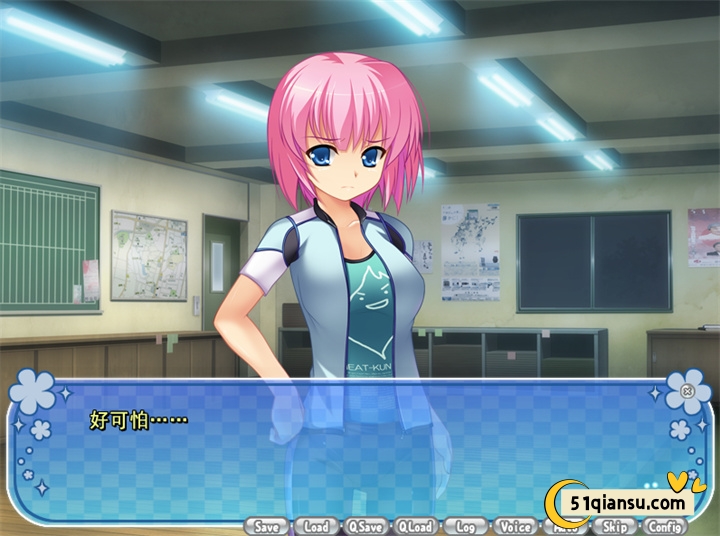Open the Load menu
The width and height of the screenshot is (720, 536).
[x=316, y=527]
